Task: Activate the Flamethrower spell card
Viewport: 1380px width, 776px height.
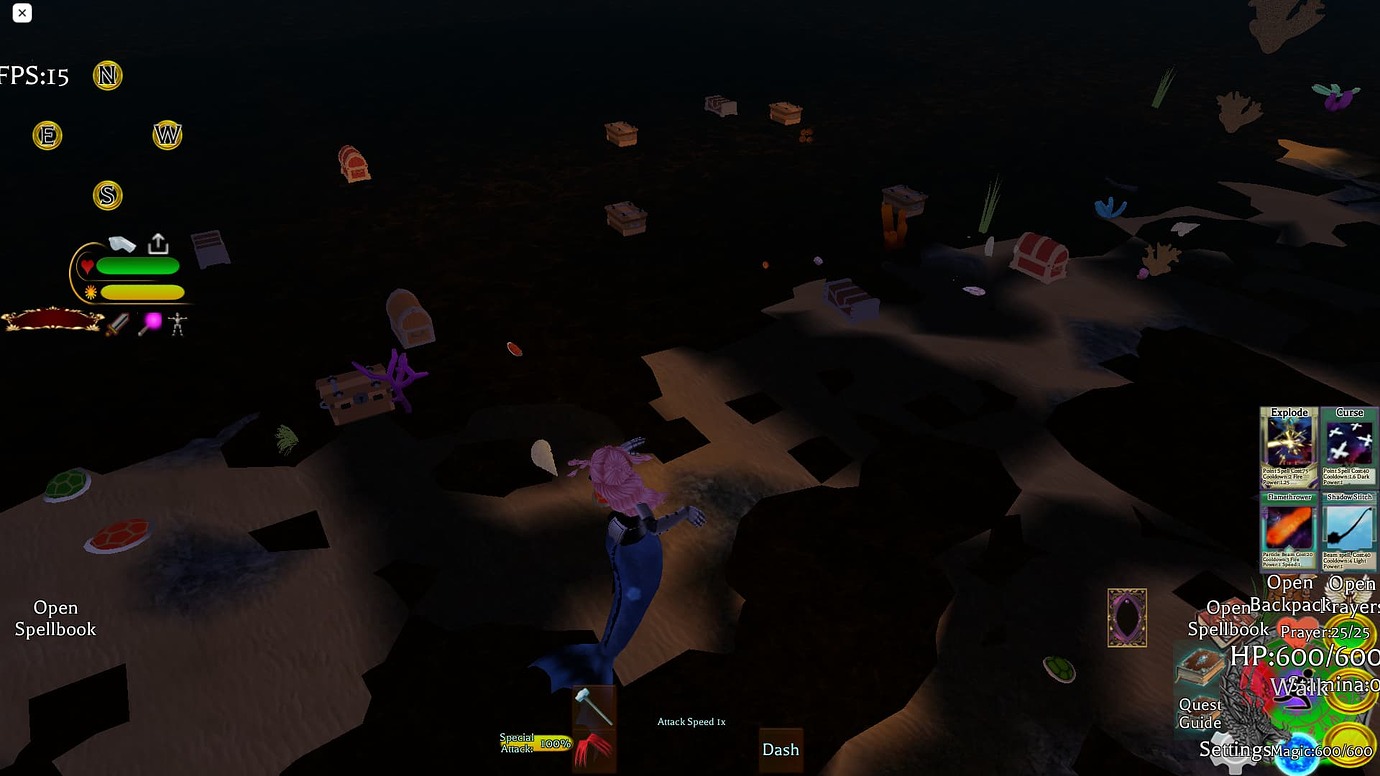Action: point(1289,531)
